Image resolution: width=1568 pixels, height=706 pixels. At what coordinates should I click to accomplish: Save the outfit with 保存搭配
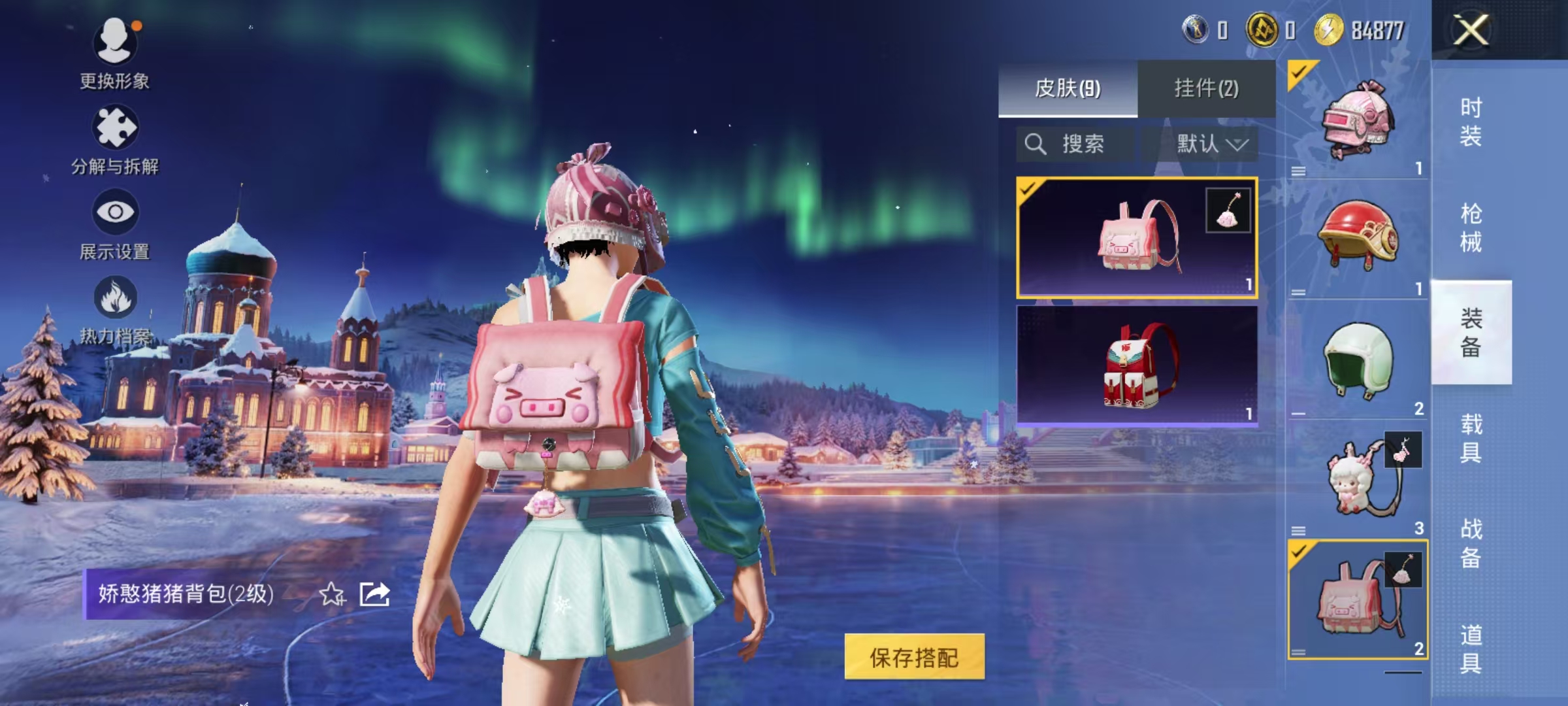[914, 657]
